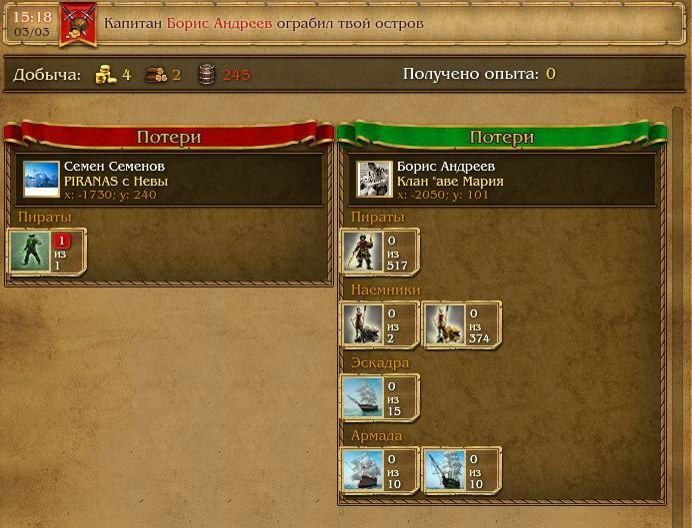Open the PIRANAS с Невы clan page
The height and width of the screenshot is (528, 692).
pyautogui.click(x=115, y=181)
